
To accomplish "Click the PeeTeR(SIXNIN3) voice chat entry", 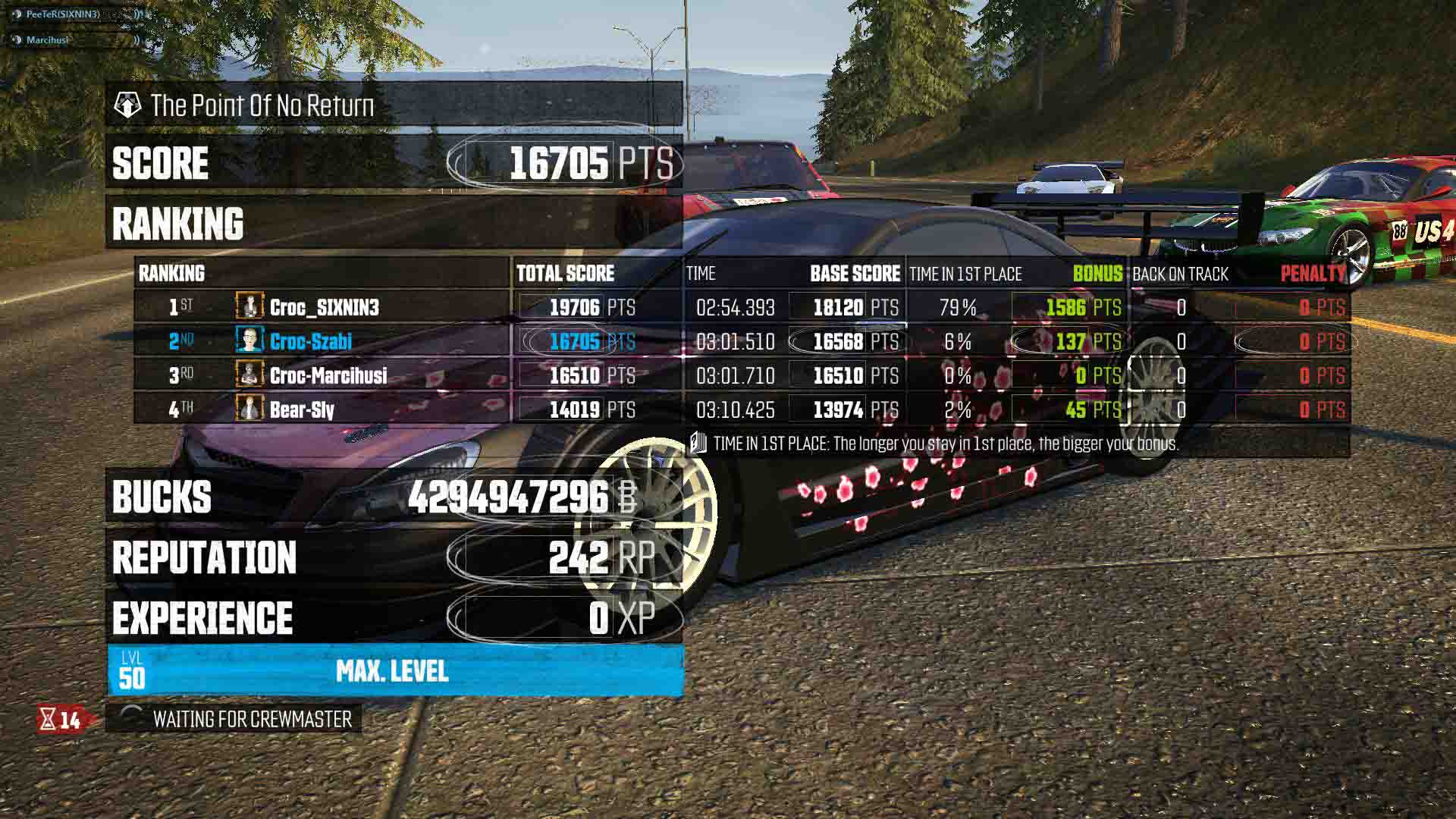I will pyautogui.click(x=63, y=14).
